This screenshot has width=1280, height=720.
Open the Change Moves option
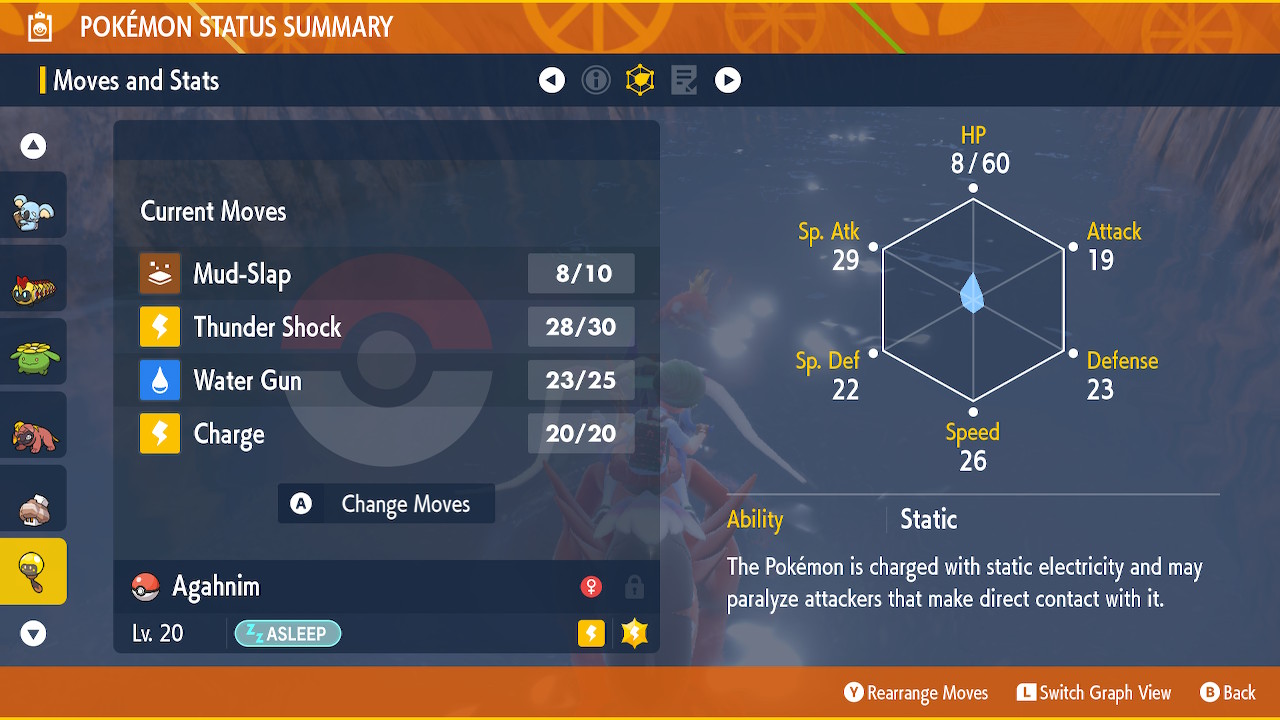[386, 504]
